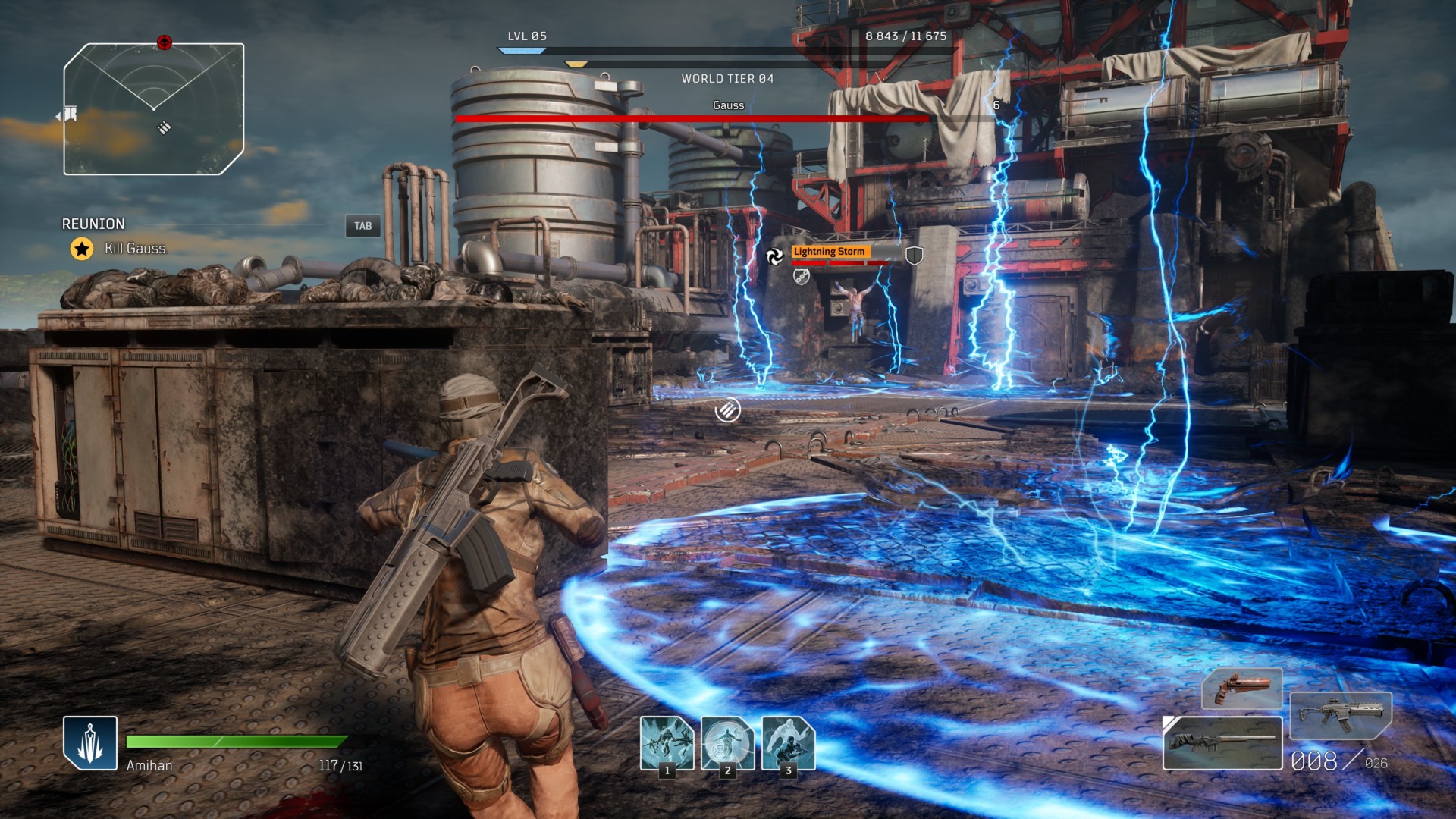Activate the circular trap skill labeled 2
The image size is (1456, 819).
[x=727, y=742]
